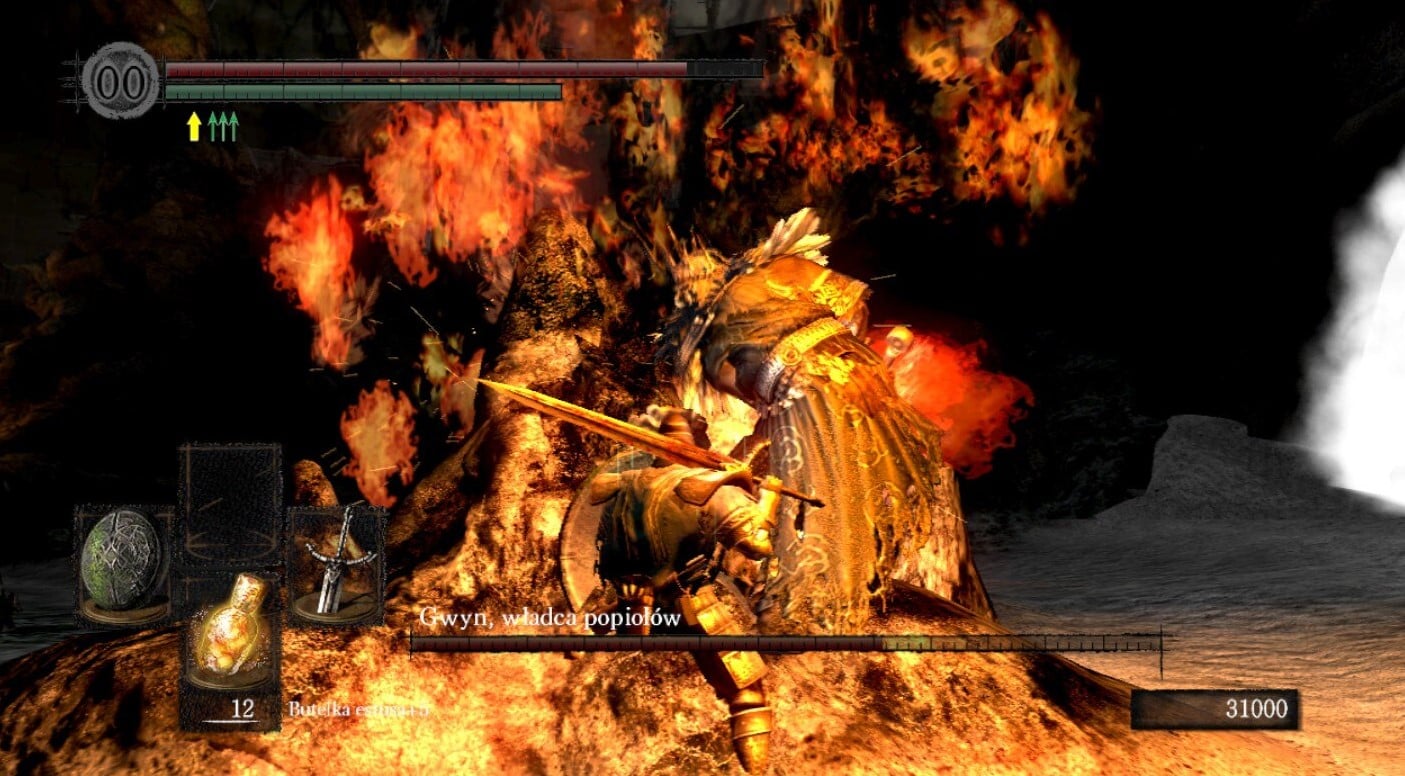Select the Estus Flask item slot
Viewport: 1405px width, 776px height.
(x=230, y=638)
